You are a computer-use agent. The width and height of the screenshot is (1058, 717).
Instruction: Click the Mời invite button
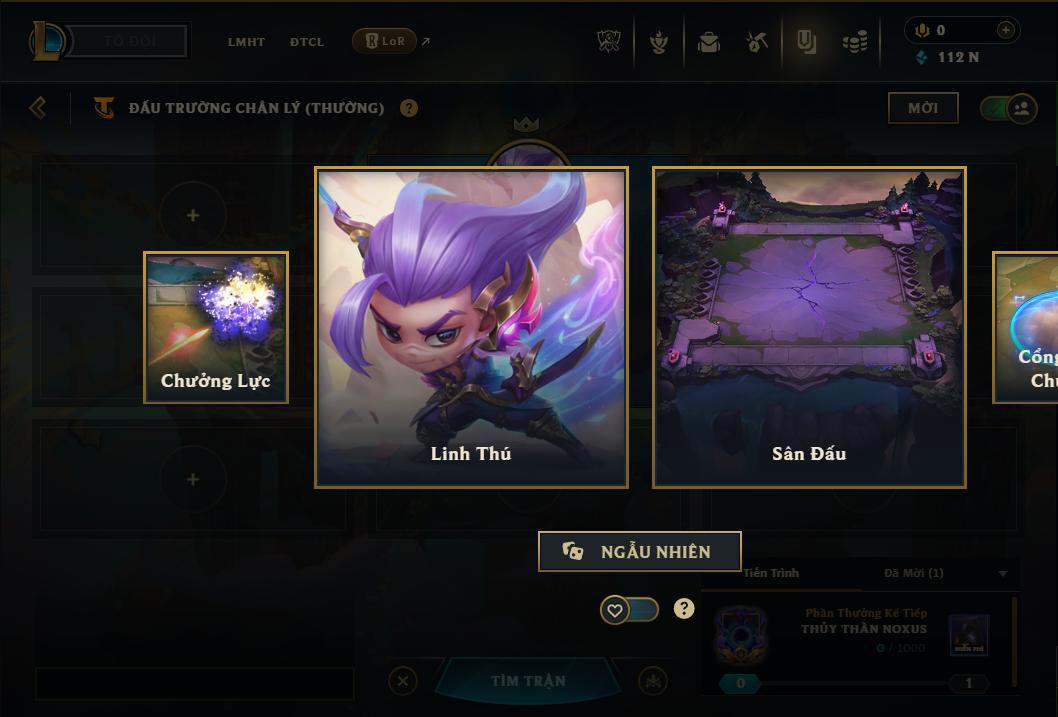point(922,108)
